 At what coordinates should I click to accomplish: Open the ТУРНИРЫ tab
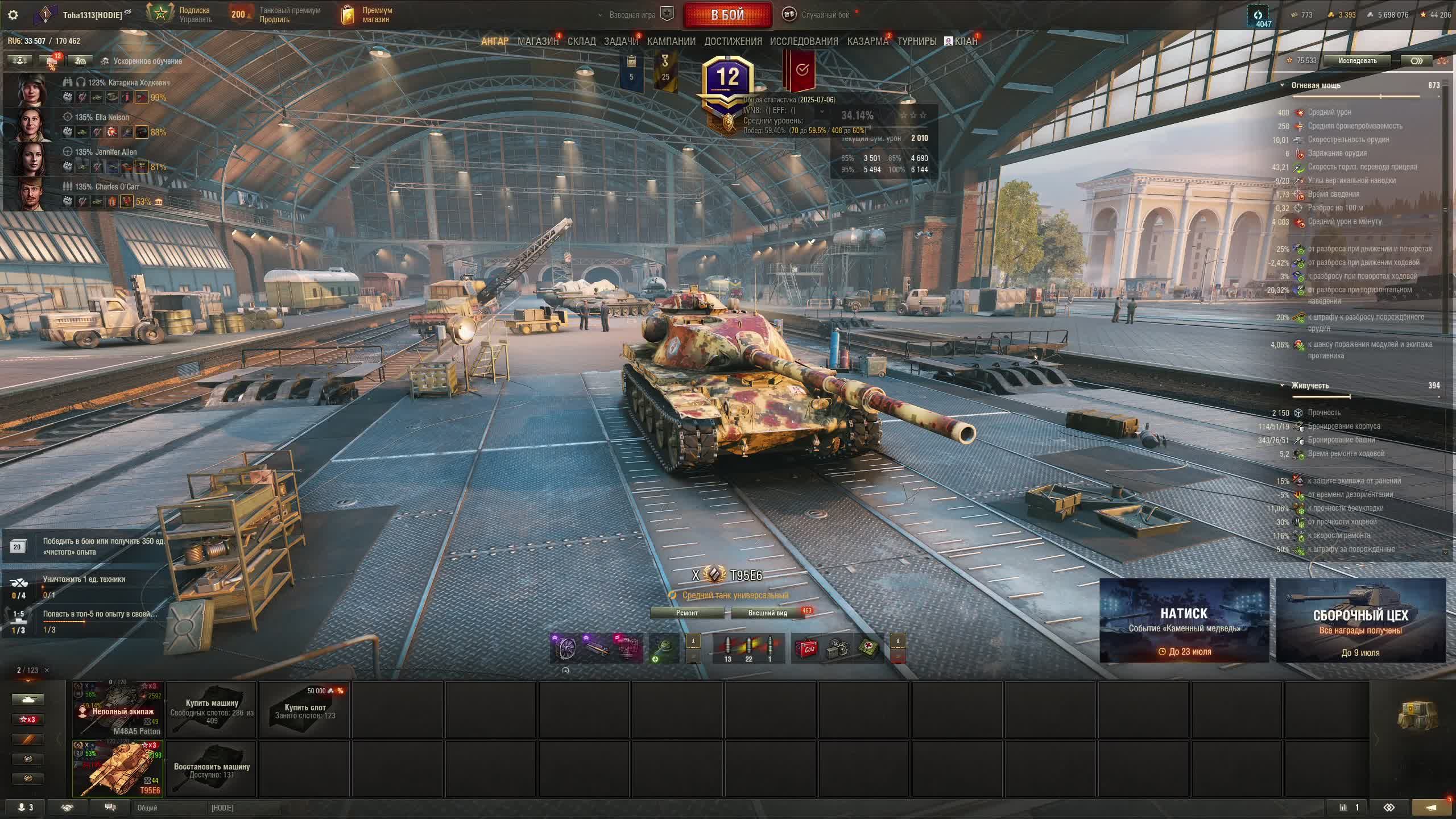[916, 42]
